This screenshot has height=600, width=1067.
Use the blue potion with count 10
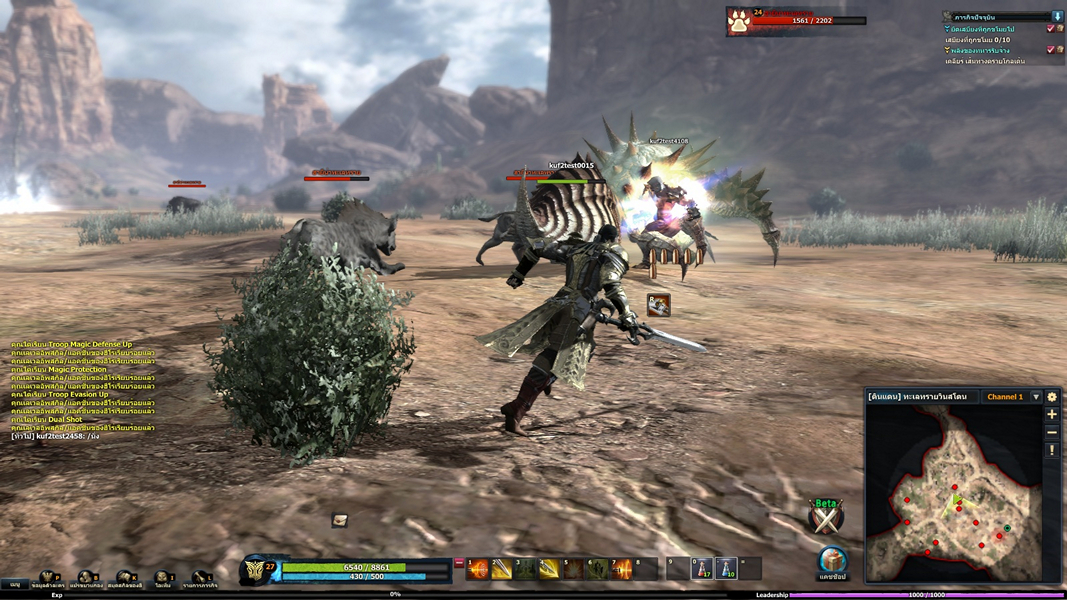pyautogui.click(x=726, y=569)
